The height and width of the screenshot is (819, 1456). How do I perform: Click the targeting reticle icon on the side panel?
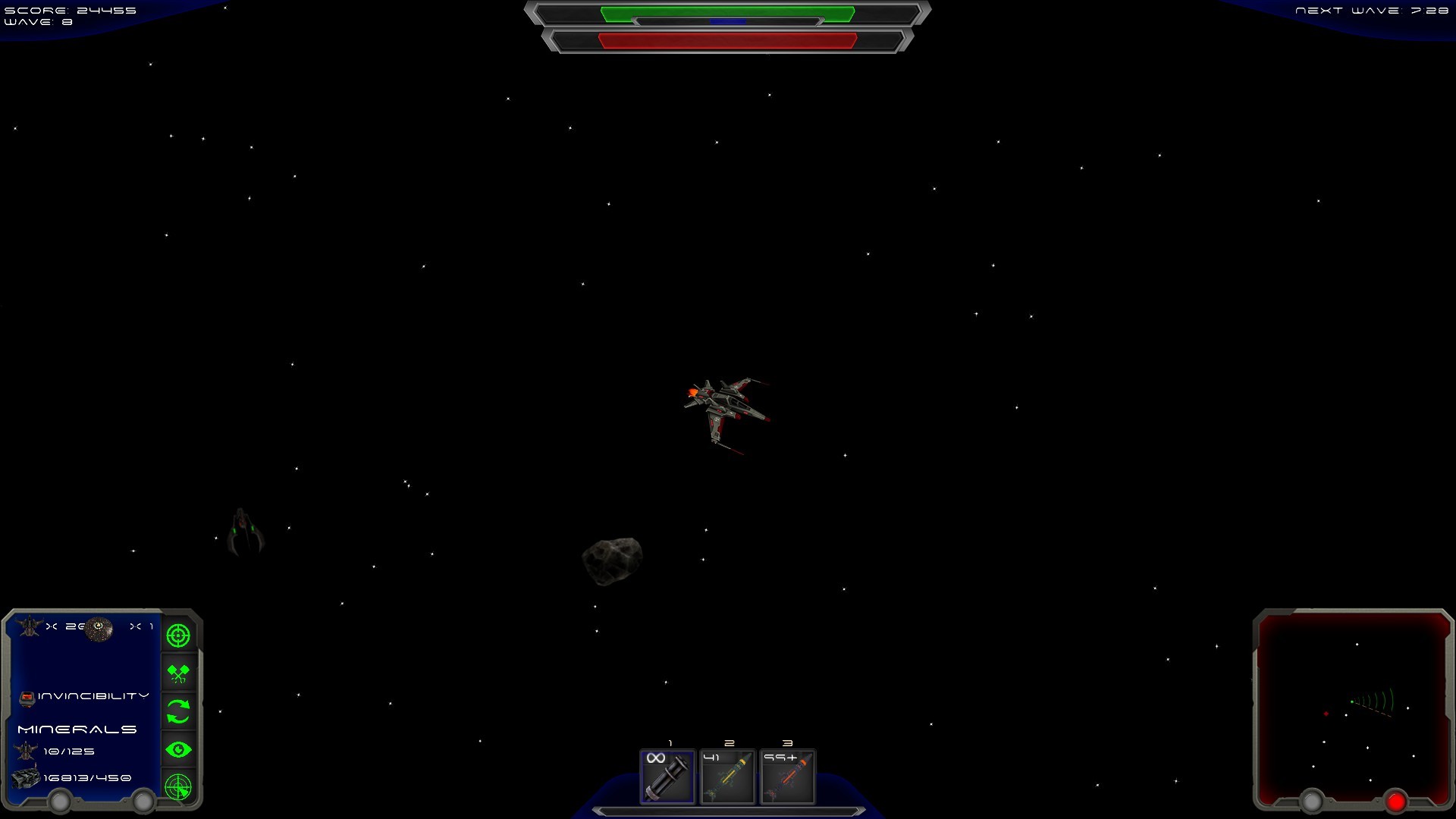(179, 635)
